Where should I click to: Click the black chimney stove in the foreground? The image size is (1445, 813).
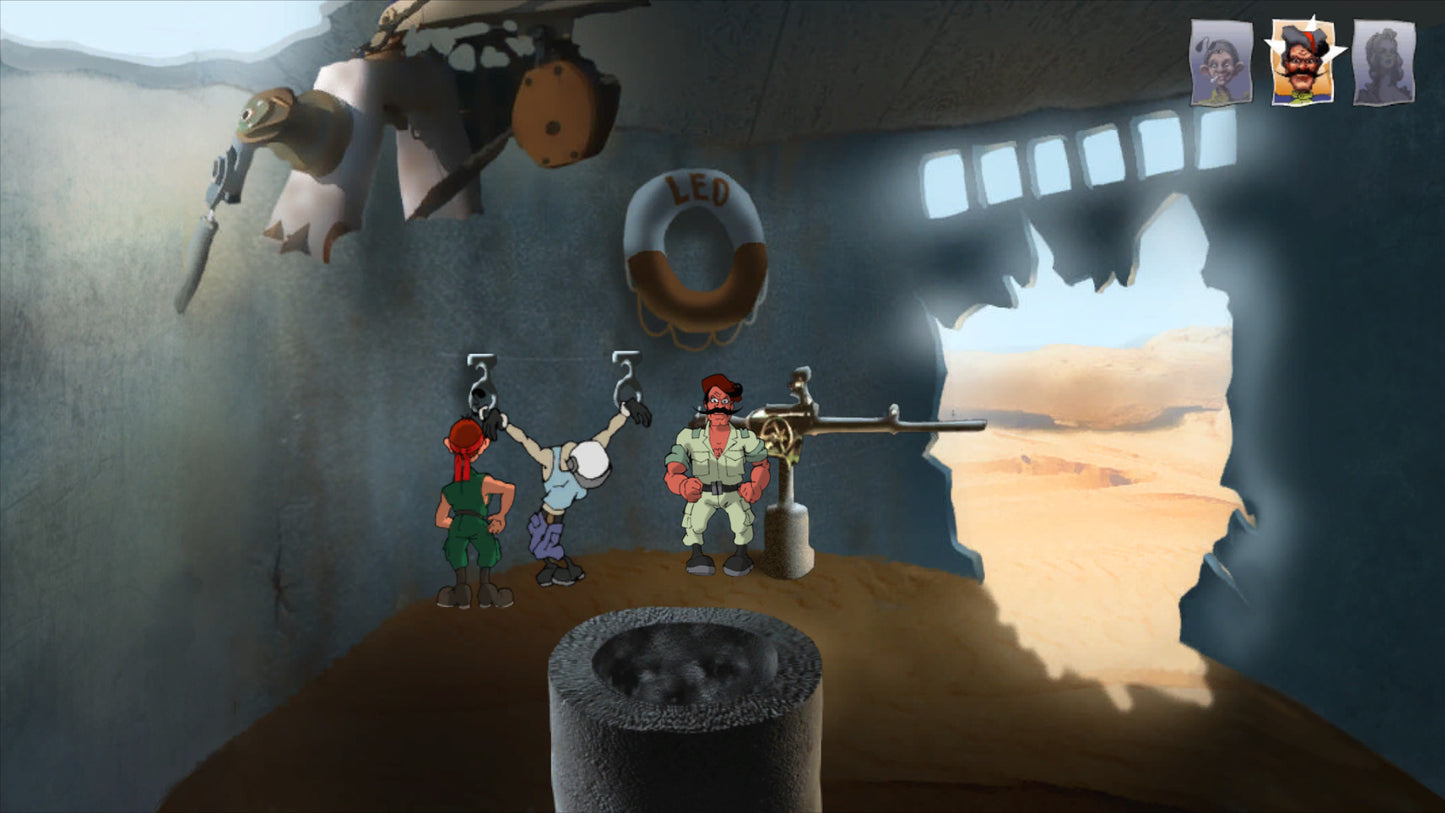pyautogui.click(x=685, y=710)
